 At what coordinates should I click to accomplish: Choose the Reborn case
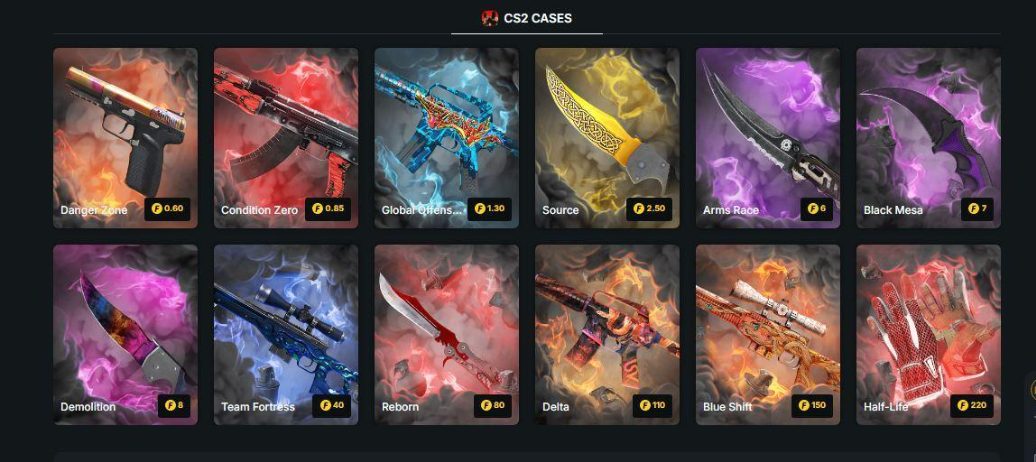tap(446, 335)
